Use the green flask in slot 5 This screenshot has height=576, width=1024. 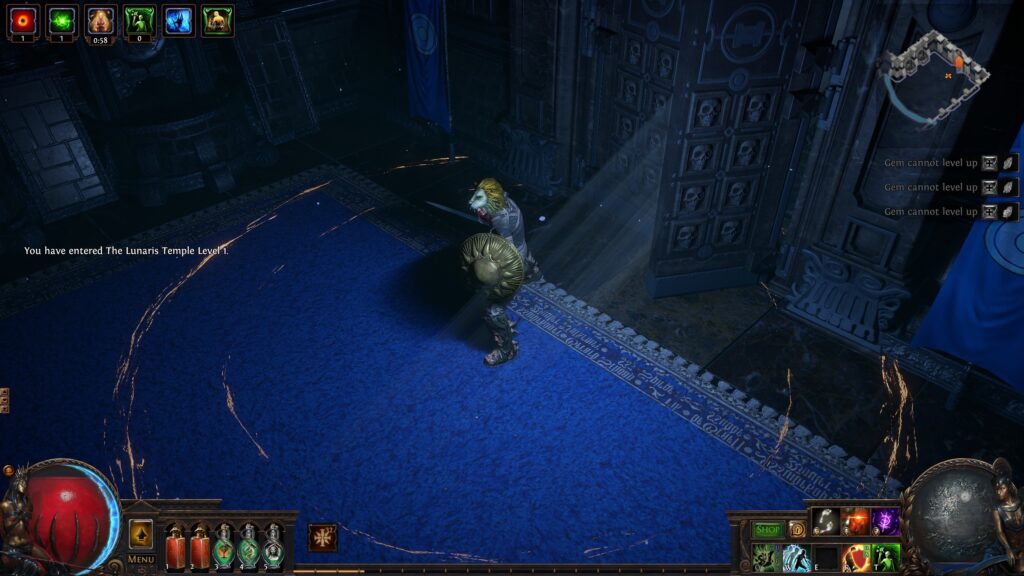(x=273, y=547)
